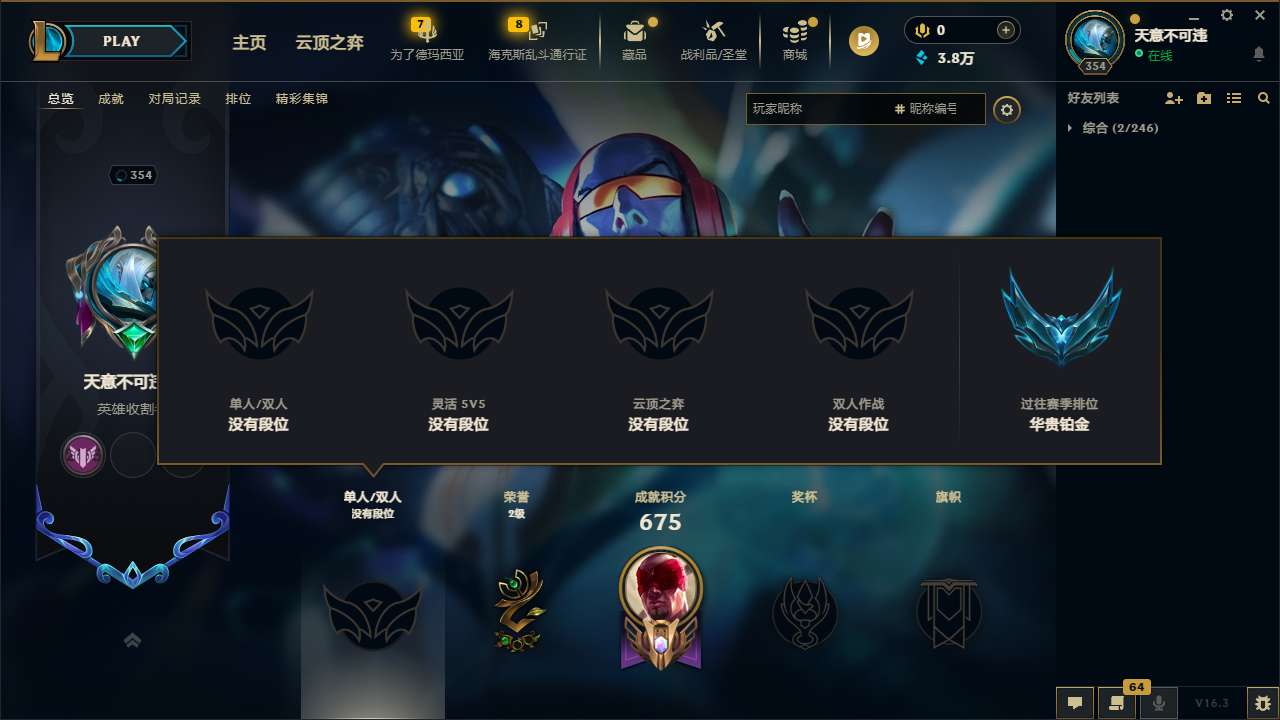Open search filter gear beside nickname search

pos(1007,110)
